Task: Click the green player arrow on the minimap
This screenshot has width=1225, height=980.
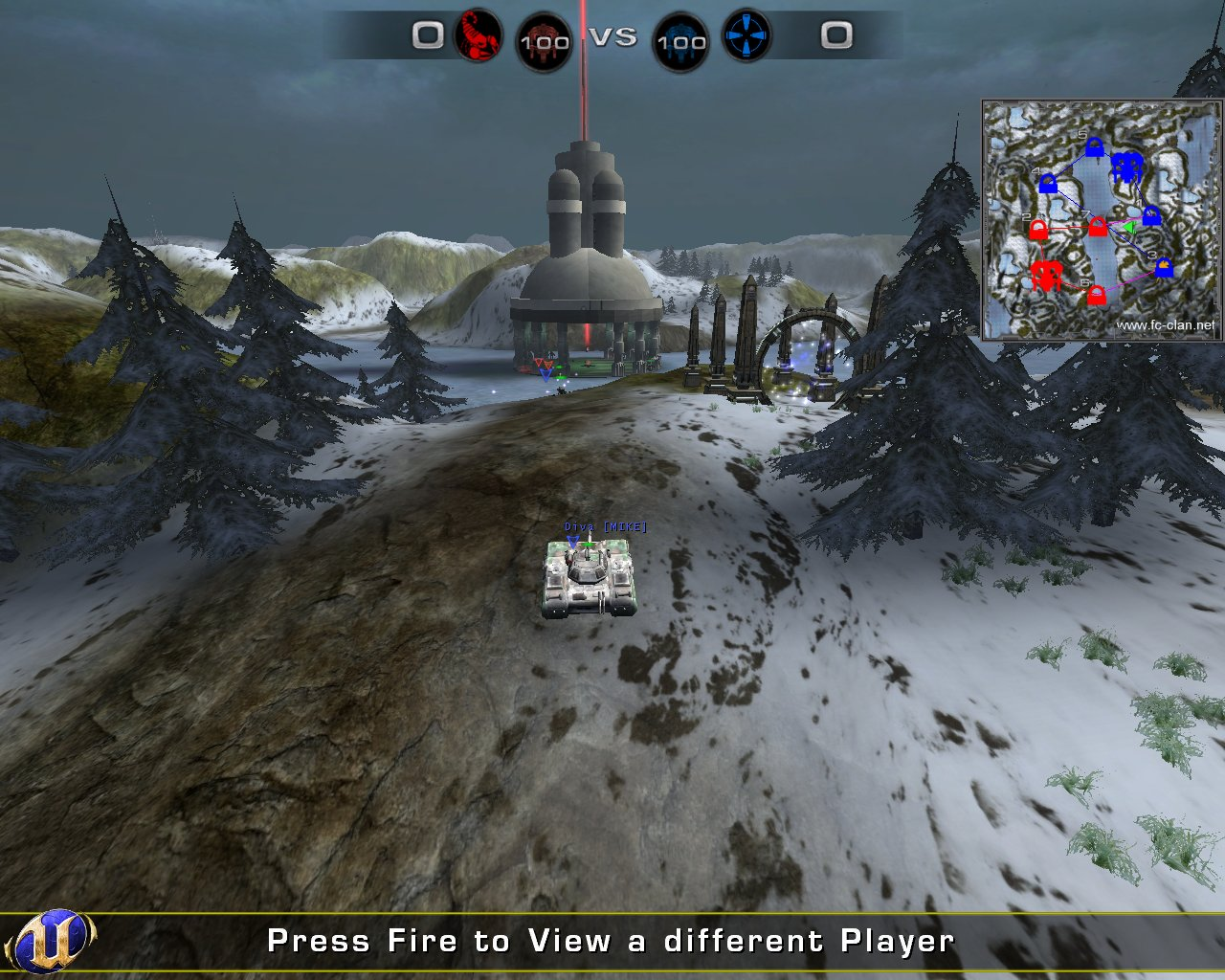Action: [1129, 228]
